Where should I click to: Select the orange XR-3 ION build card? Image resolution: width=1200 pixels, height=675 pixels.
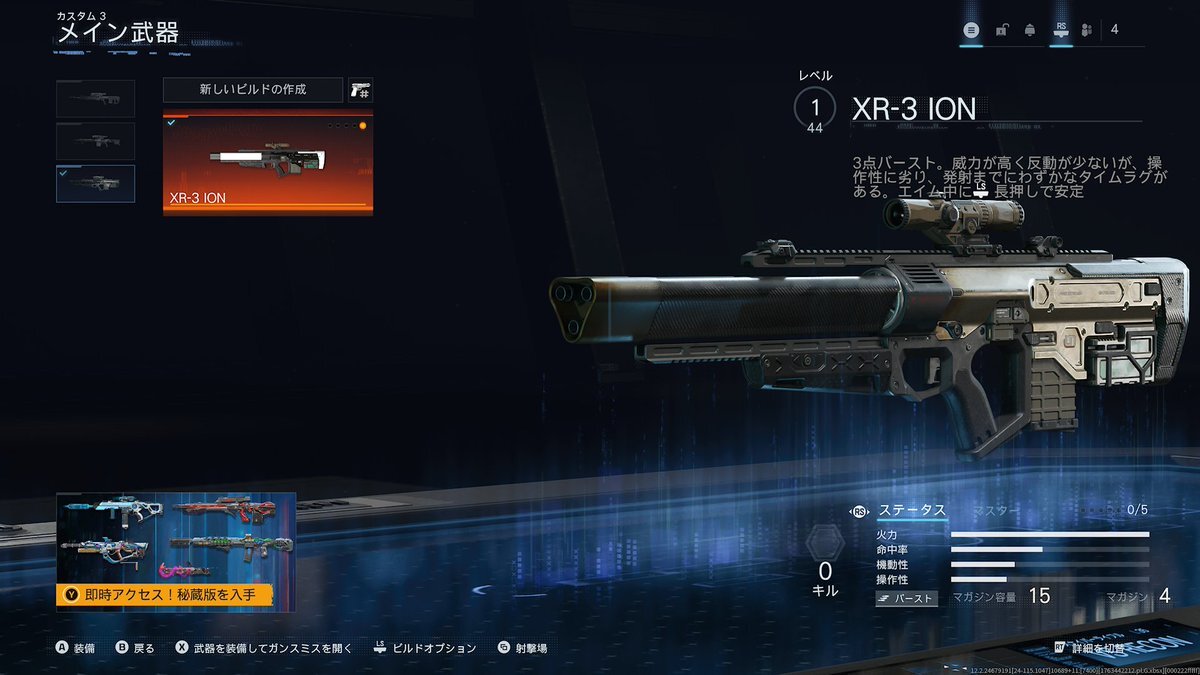pyautogui.click(x=268, y=163)
